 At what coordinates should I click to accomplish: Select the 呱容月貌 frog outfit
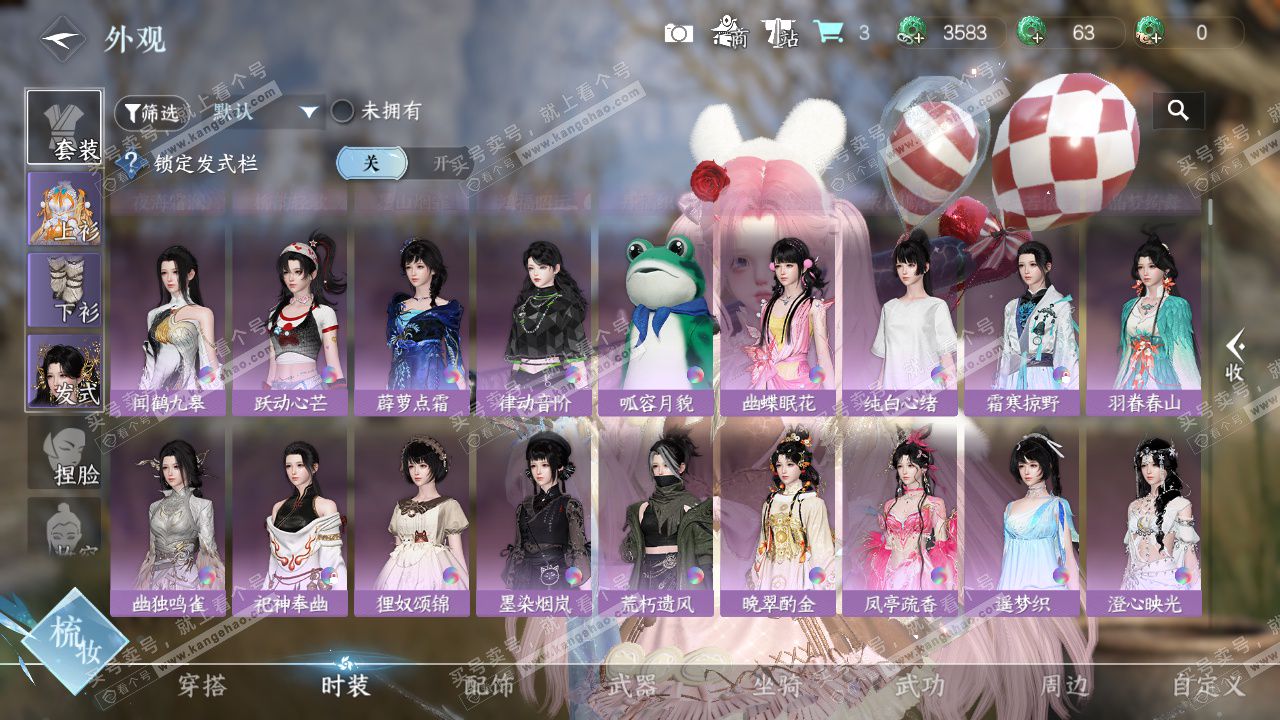pyautogui.click(x=657, y=322)
